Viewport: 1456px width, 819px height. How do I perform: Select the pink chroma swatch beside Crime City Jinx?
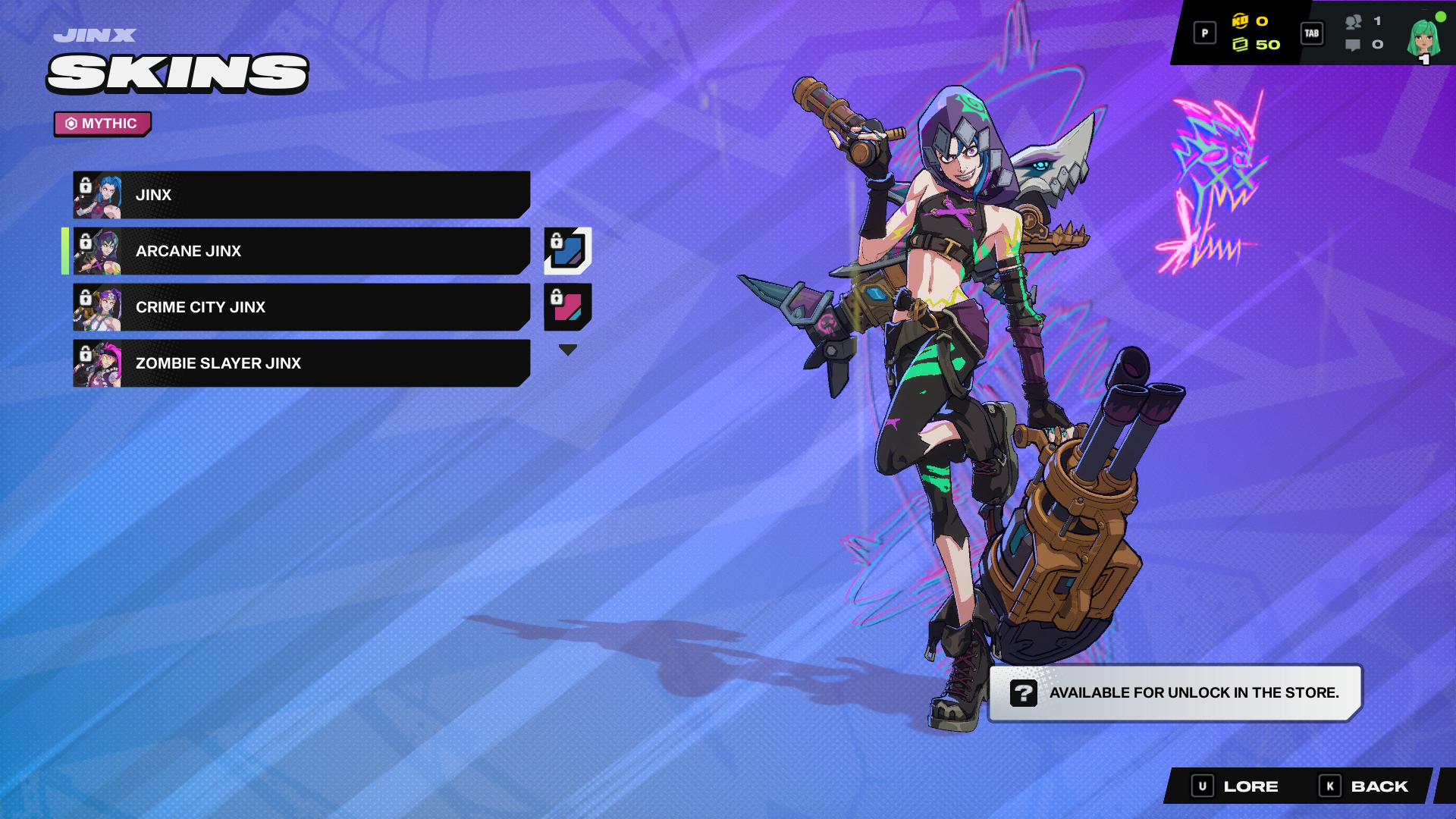[567, 307]
